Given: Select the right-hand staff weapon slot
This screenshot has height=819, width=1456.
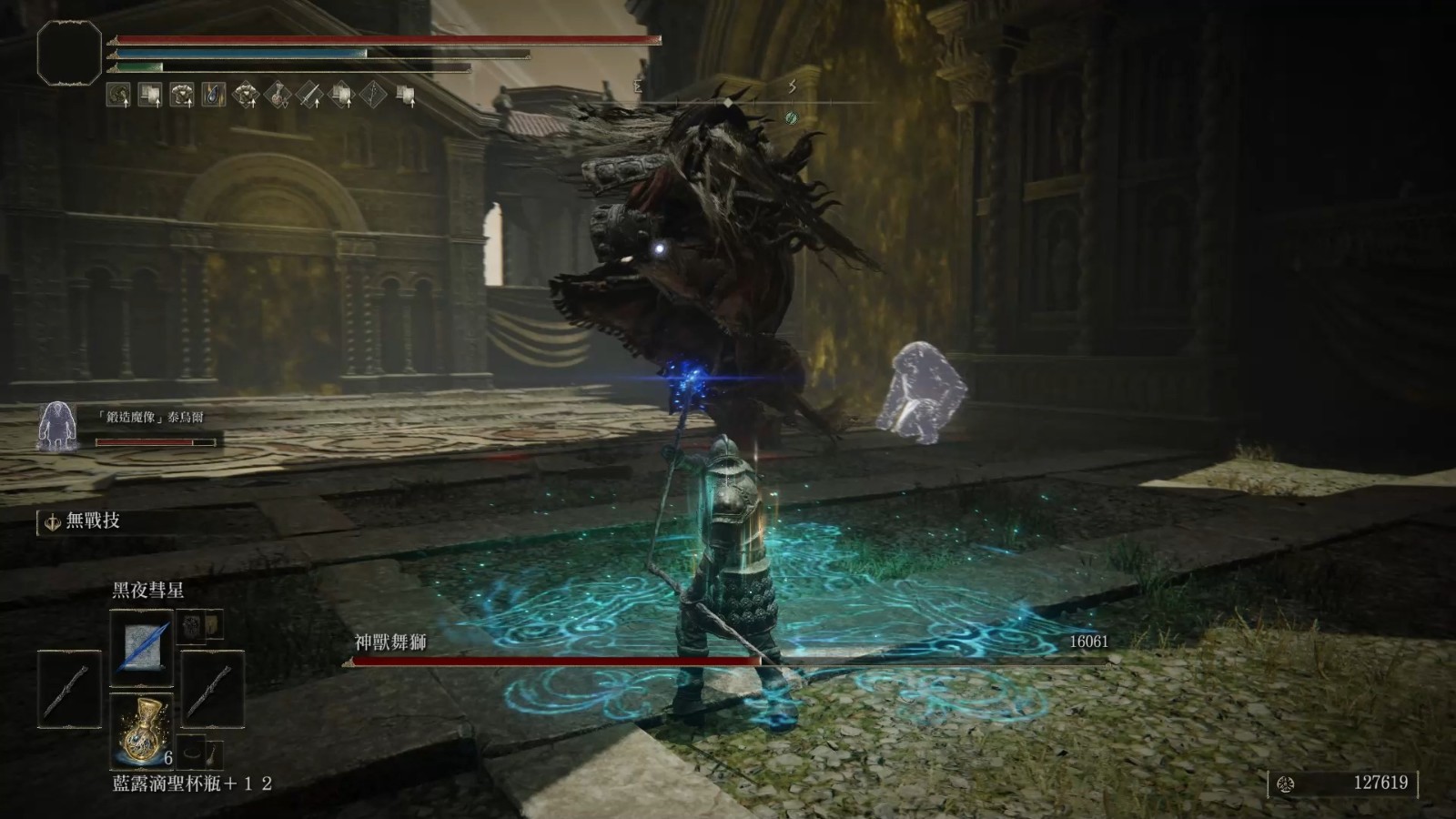Looking at the screenshot, I should (212, 689).
